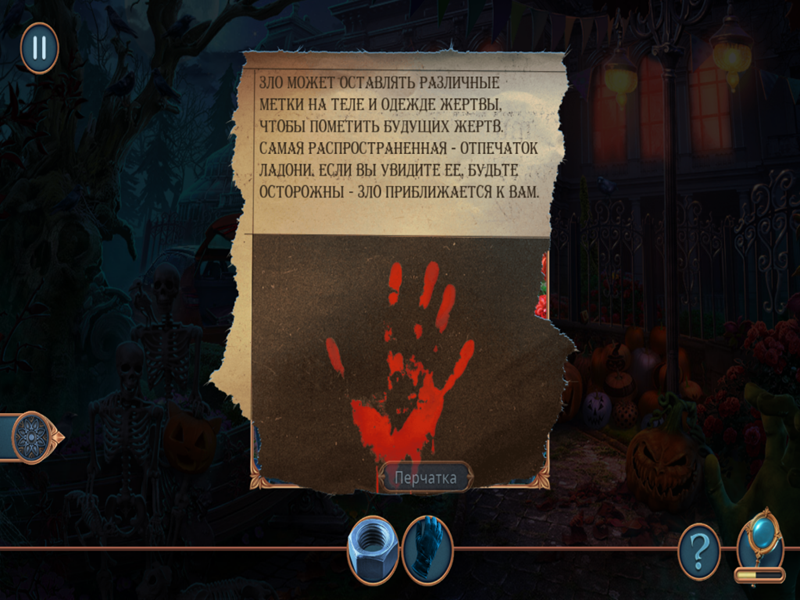Pause the game
This screenshot has width=800, height=600.
click(x=40, y=47)
